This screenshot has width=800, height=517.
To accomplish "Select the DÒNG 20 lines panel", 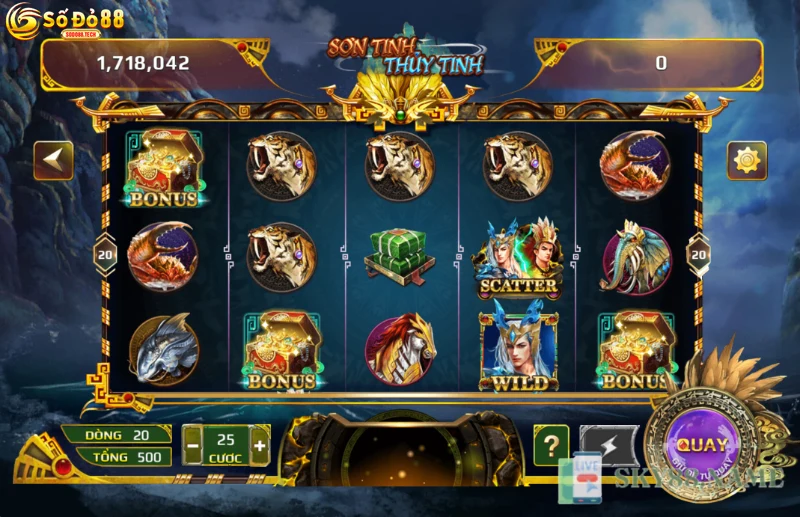I will click(x=116, y=435).
